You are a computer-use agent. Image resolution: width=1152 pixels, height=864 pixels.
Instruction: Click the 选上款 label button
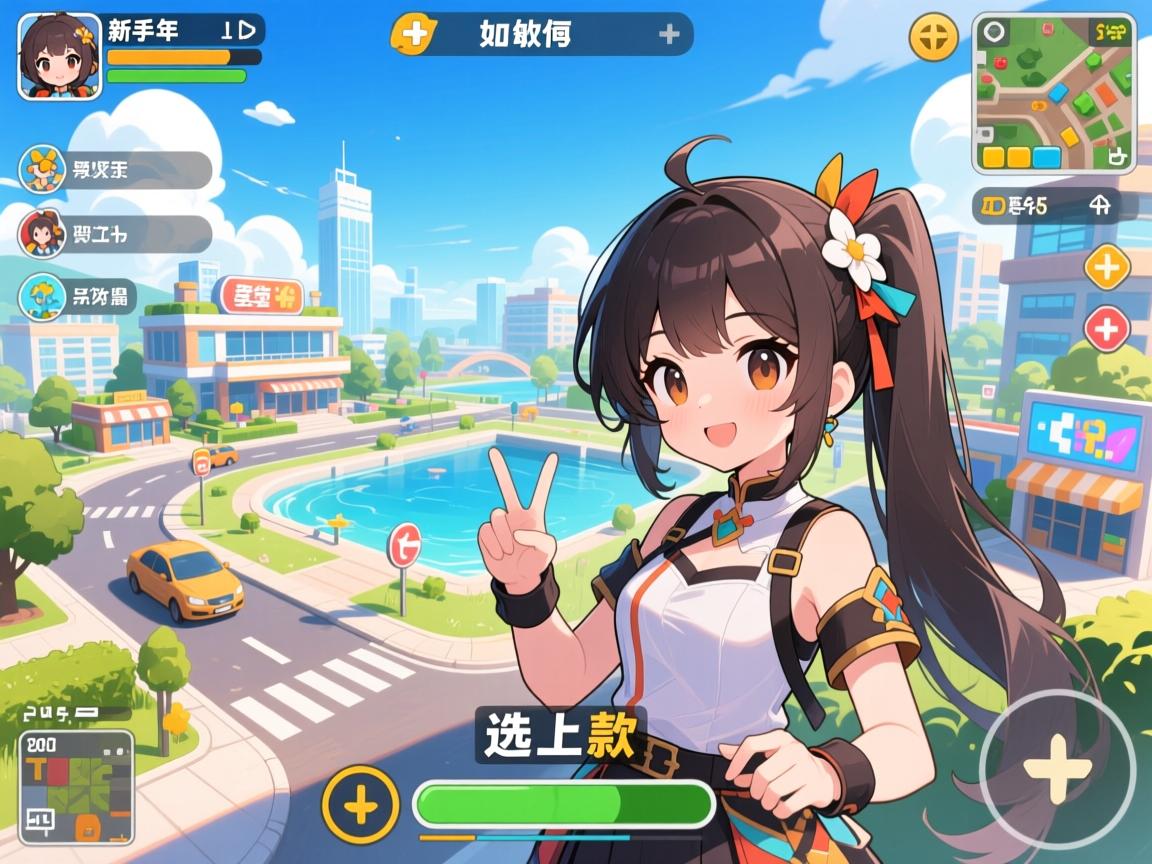click(x=560, y=736)
